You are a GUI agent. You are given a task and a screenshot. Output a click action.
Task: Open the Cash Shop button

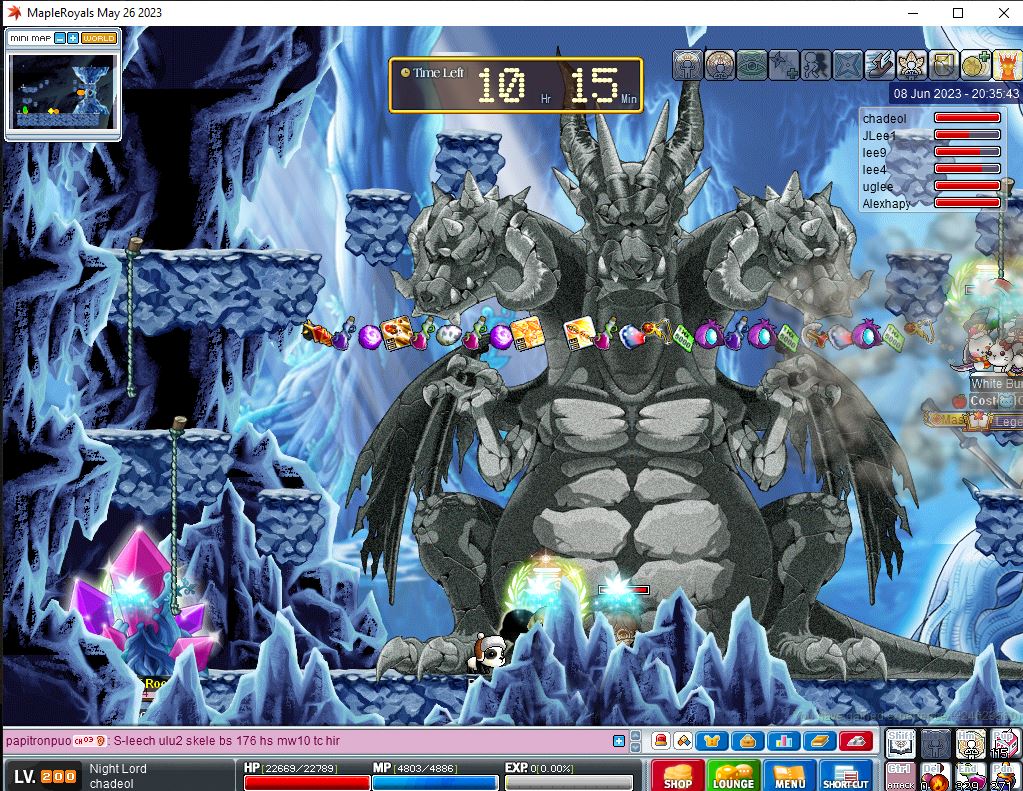click(x=677, y=775)
